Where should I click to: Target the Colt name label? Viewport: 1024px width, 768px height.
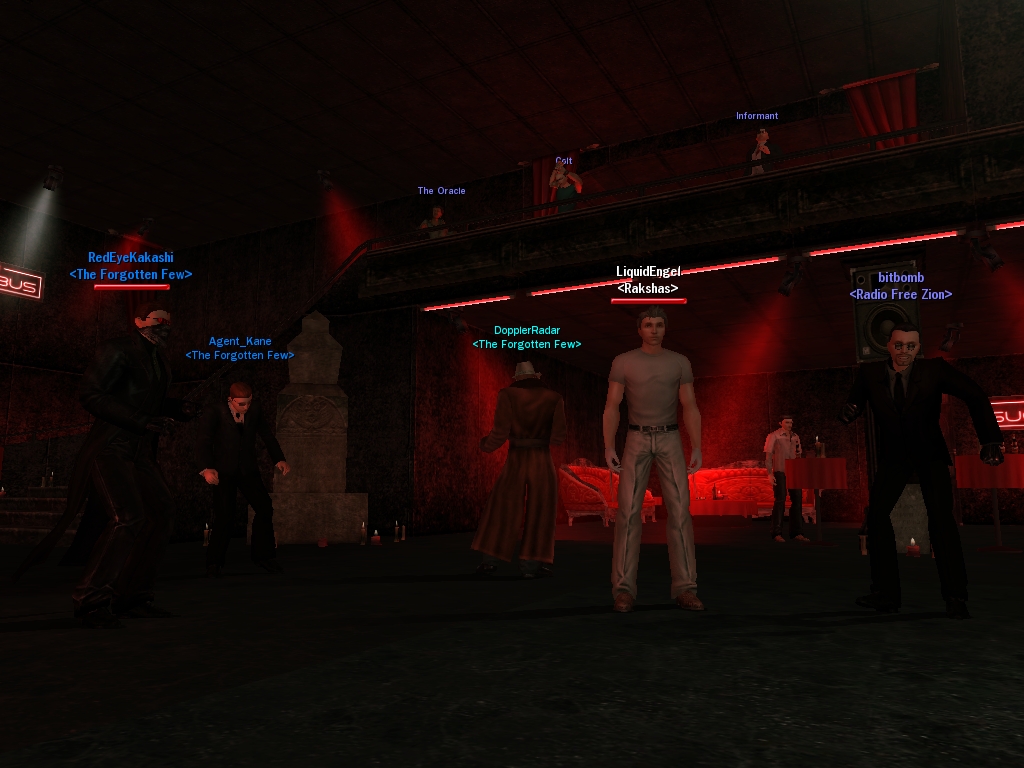pyautogui.click(x=564, y=160)
